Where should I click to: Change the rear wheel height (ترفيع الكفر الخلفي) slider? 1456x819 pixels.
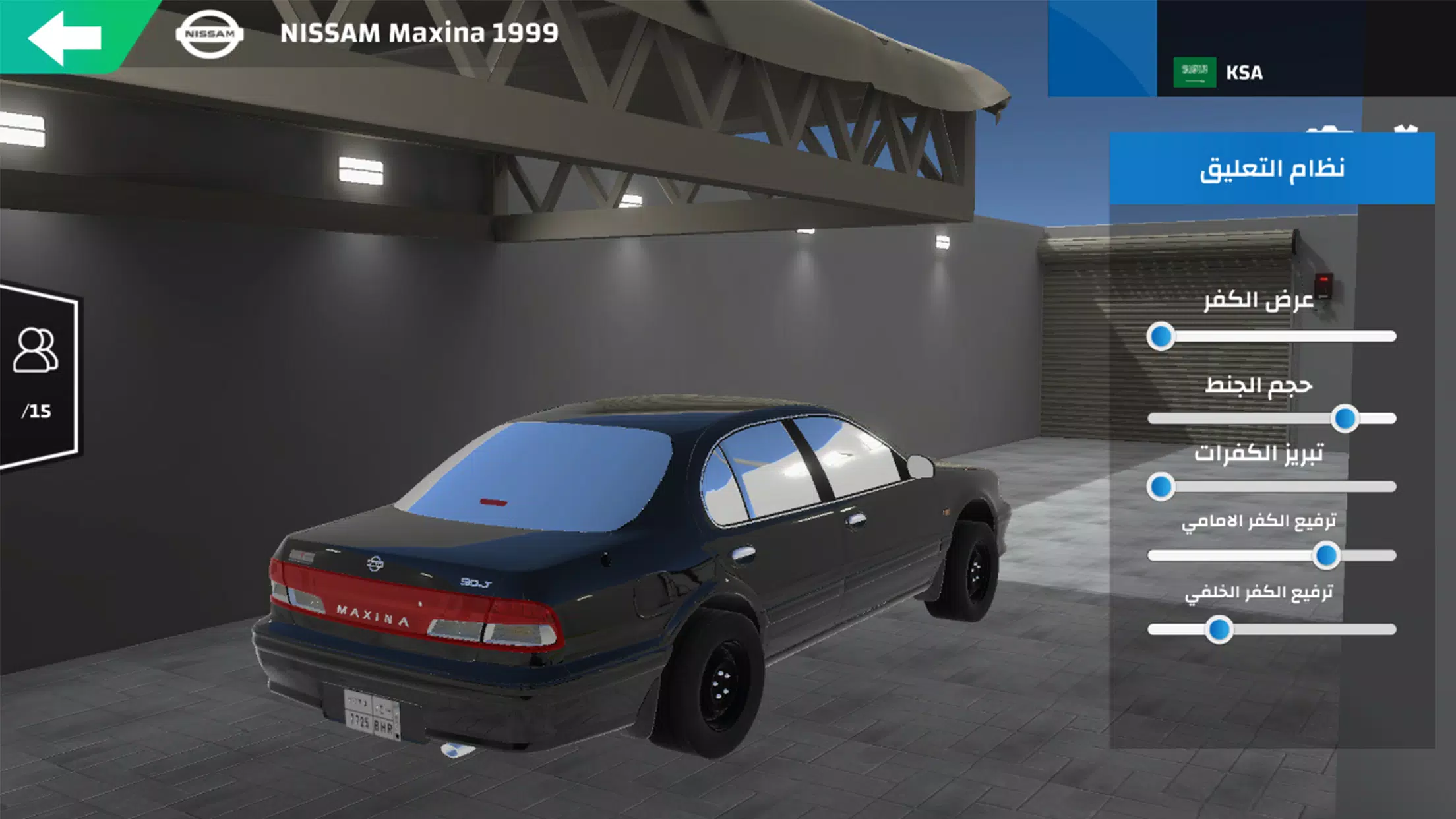tap(1219, 630)
